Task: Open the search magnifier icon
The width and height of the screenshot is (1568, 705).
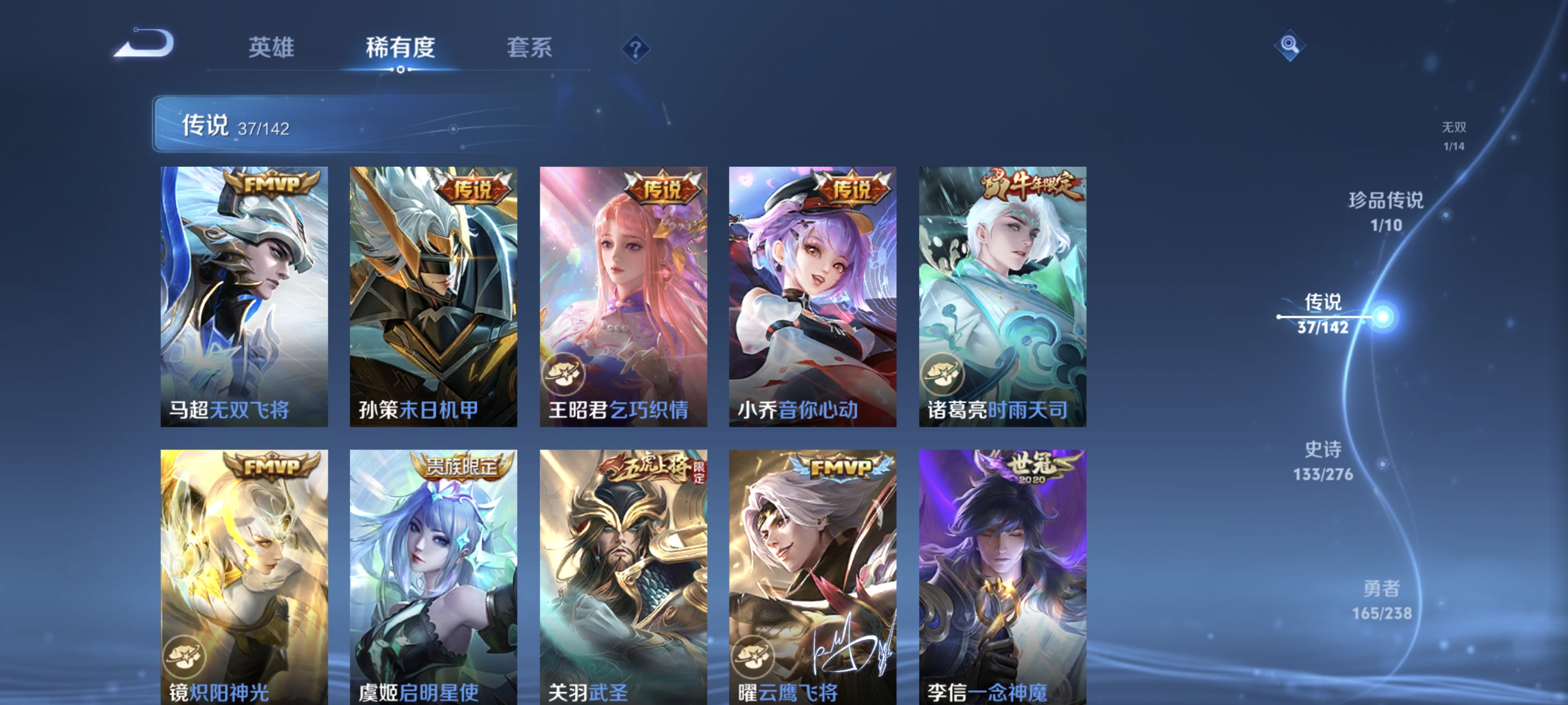Action: click(x=1290, y=44)
